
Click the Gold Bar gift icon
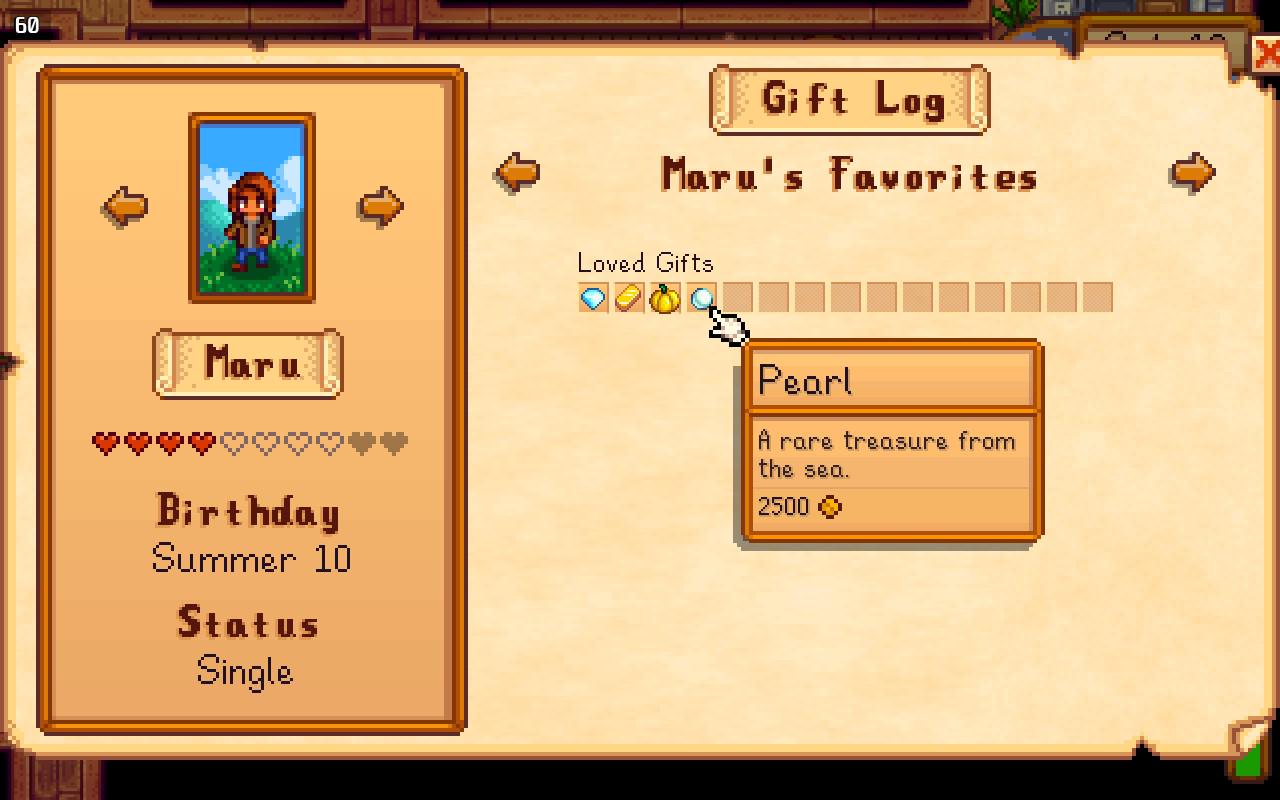[x=626, y=298]
